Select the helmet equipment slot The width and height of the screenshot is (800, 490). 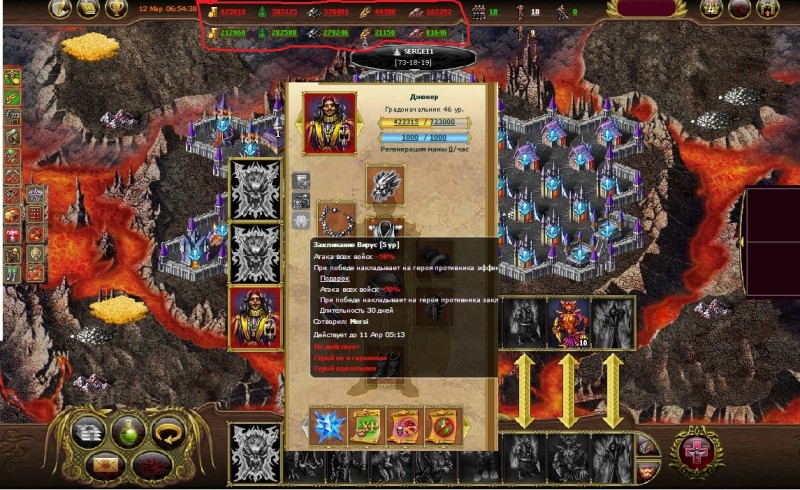[385, 185]
